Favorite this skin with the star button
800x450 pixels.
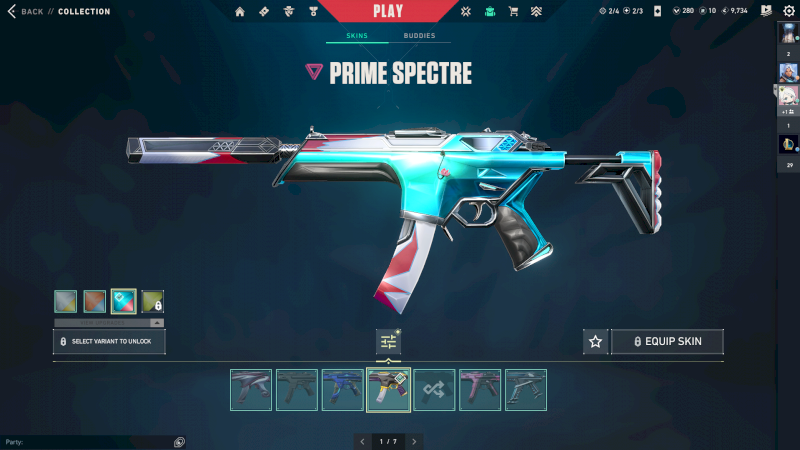pos(596,342)
